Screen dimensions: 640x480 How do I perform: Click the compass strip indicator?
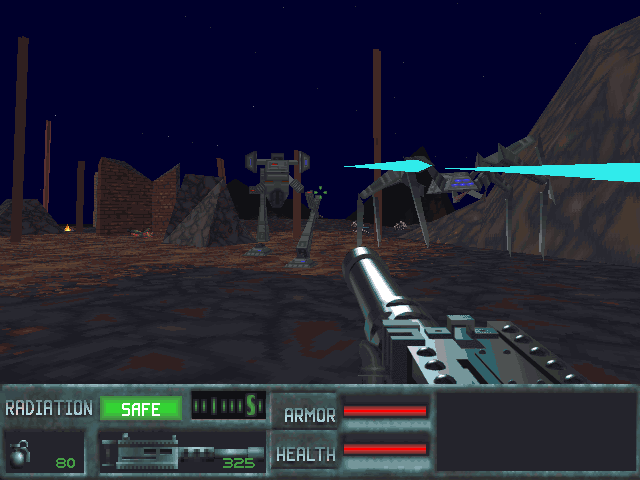tap(228, 406)
